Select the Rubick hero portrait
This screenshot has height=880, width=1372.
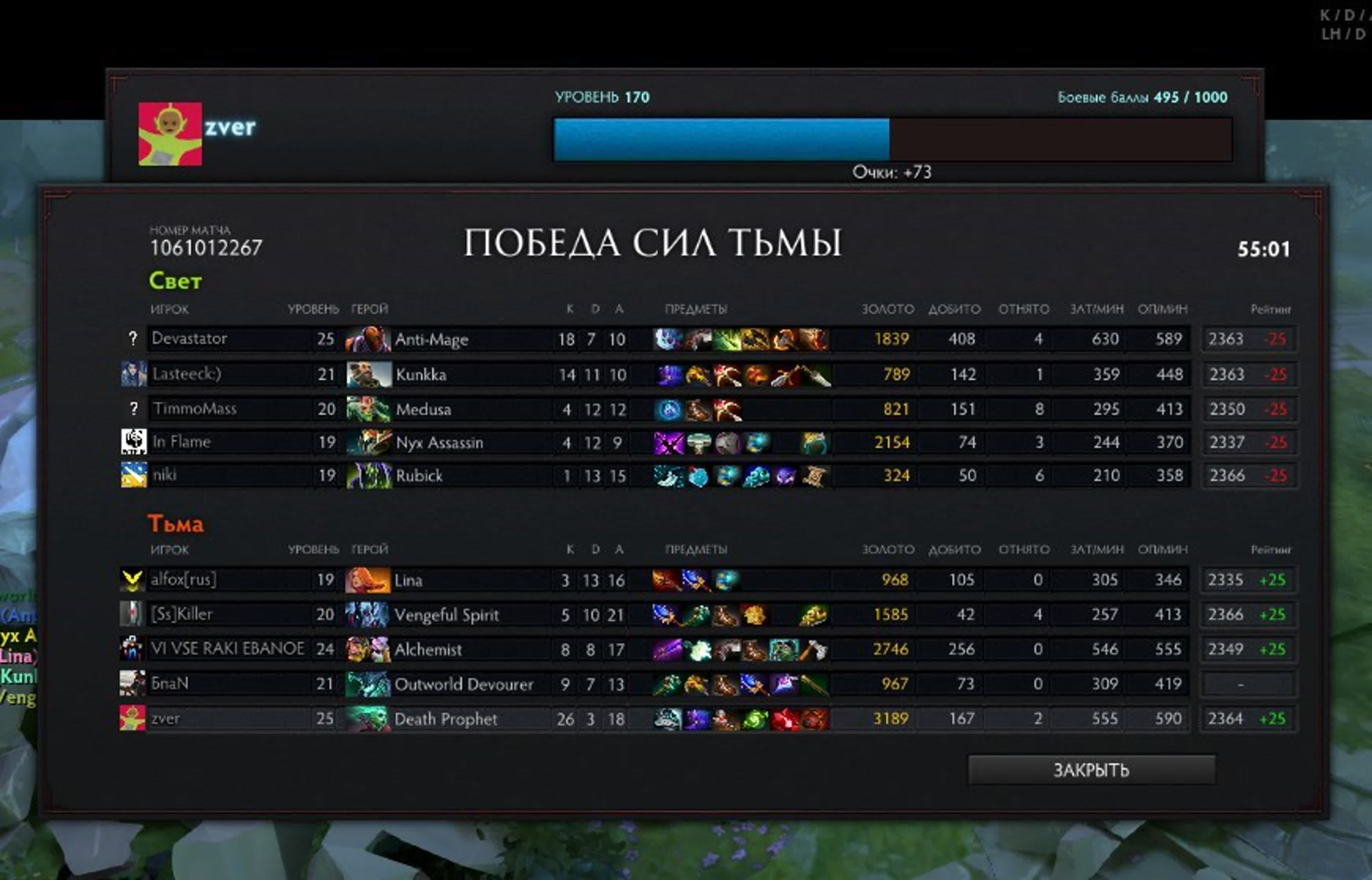[x=368, y=475]
